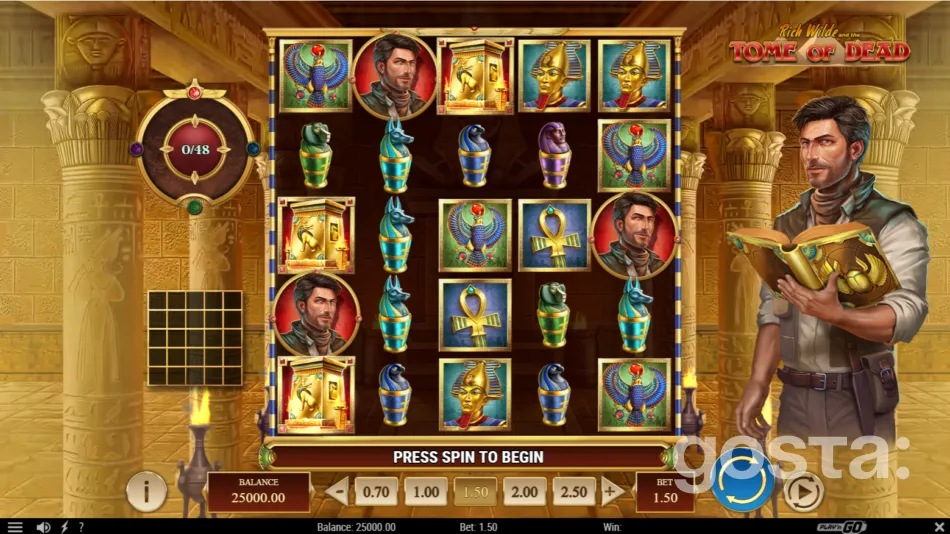The width and height of the screenshot is (950, 534).
Task: Toggle the lightning bolt fast play
Action: click(65, 527)
